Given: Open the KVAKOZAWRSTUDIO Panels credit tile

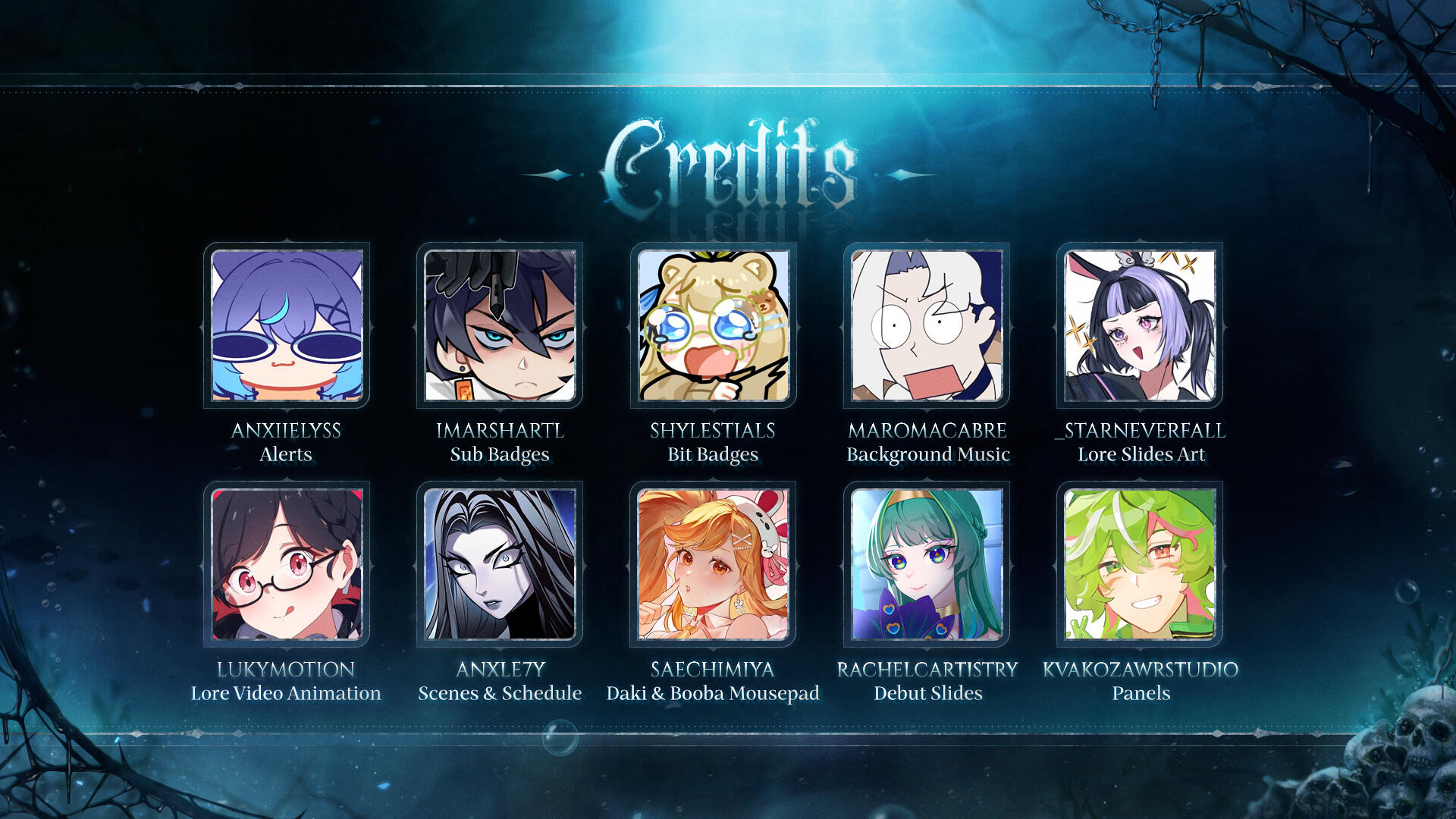Looking at the screenshot, I should (1140, 564).
